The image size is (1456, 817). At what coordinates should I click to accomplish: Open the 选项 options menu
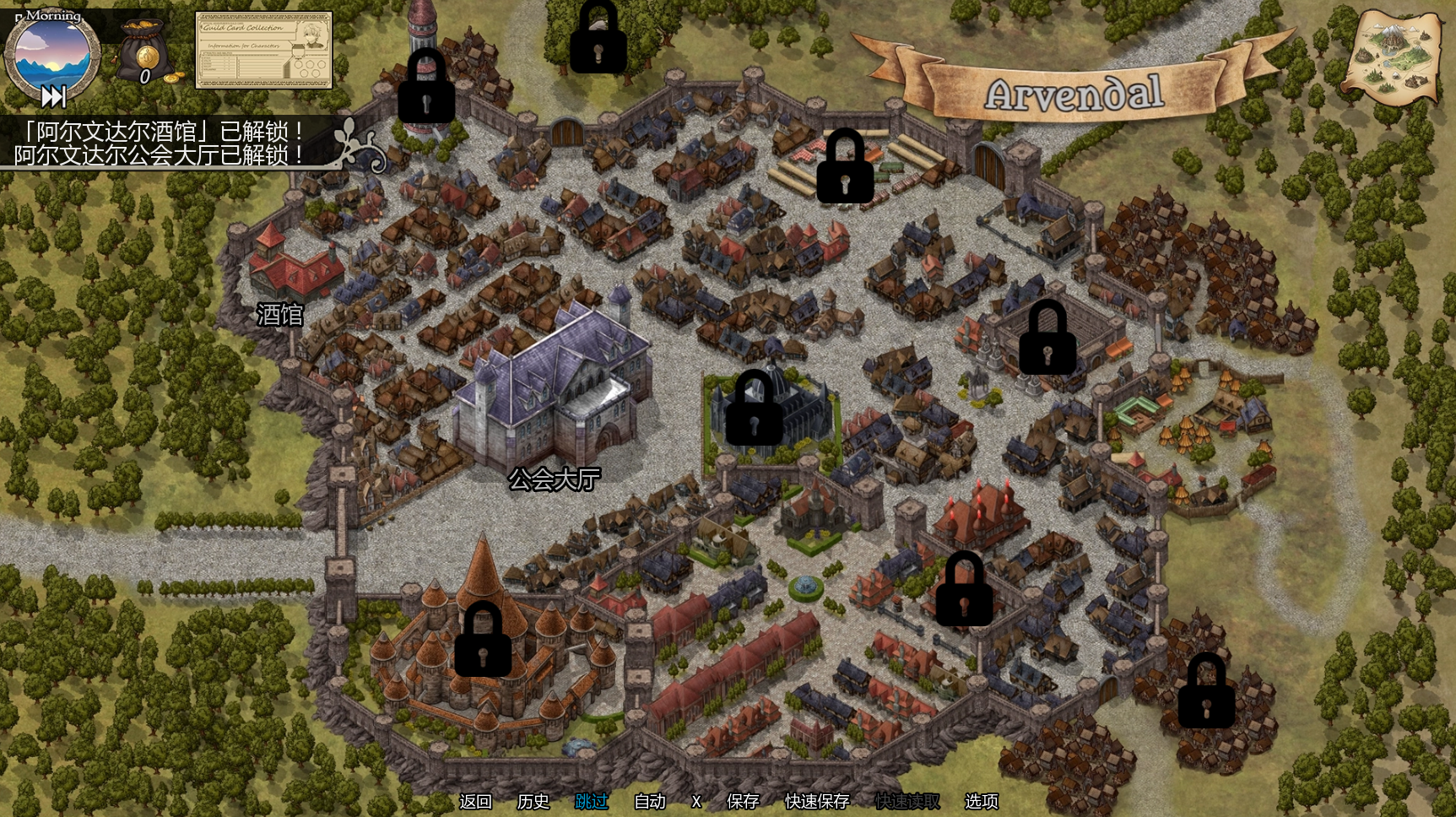981,801
